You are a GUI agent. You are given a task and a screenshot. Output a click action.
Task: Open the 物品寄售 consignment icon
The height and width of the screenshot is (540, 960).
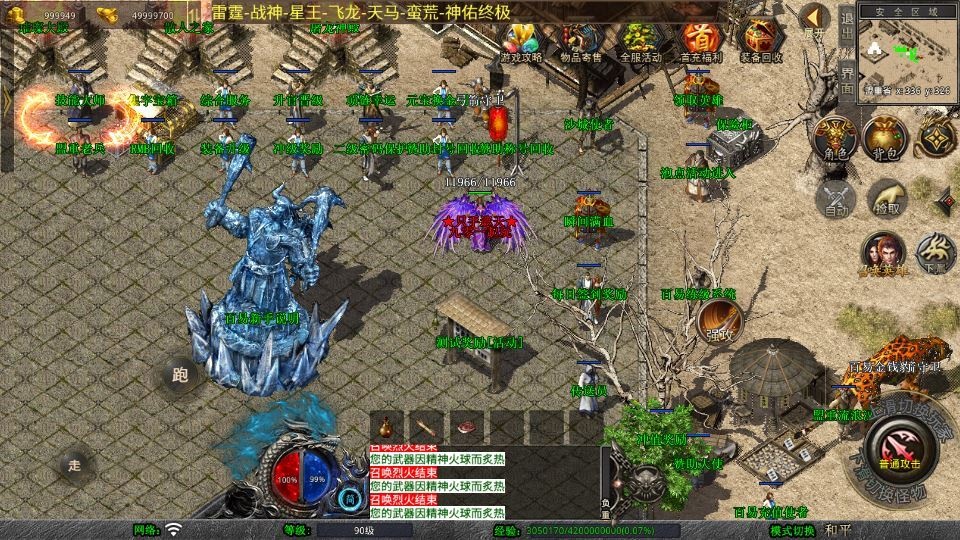581,42
